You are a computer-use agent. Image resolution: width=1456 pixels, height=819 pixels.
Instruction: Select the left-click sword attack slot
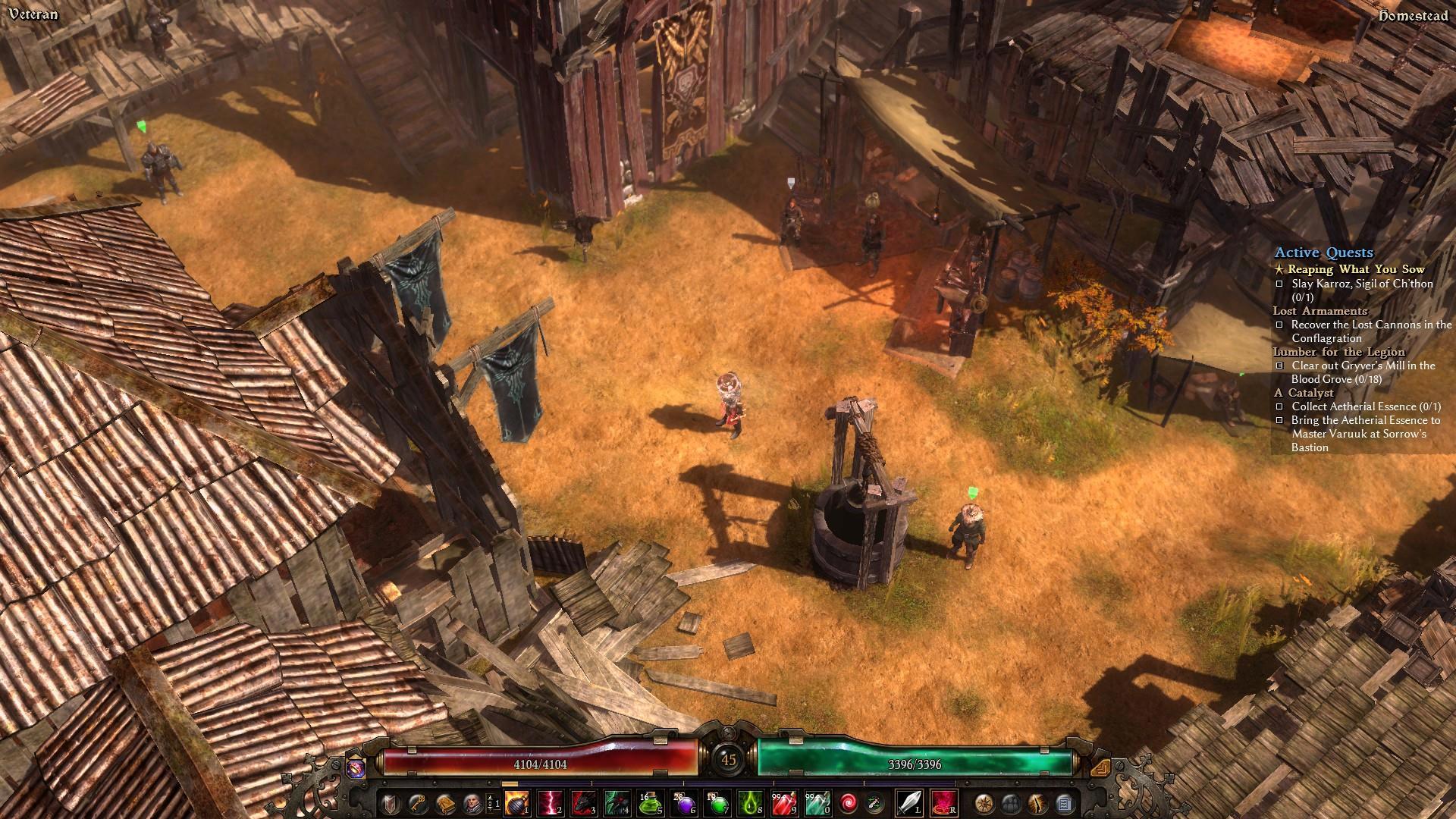[x=909, y=802]
